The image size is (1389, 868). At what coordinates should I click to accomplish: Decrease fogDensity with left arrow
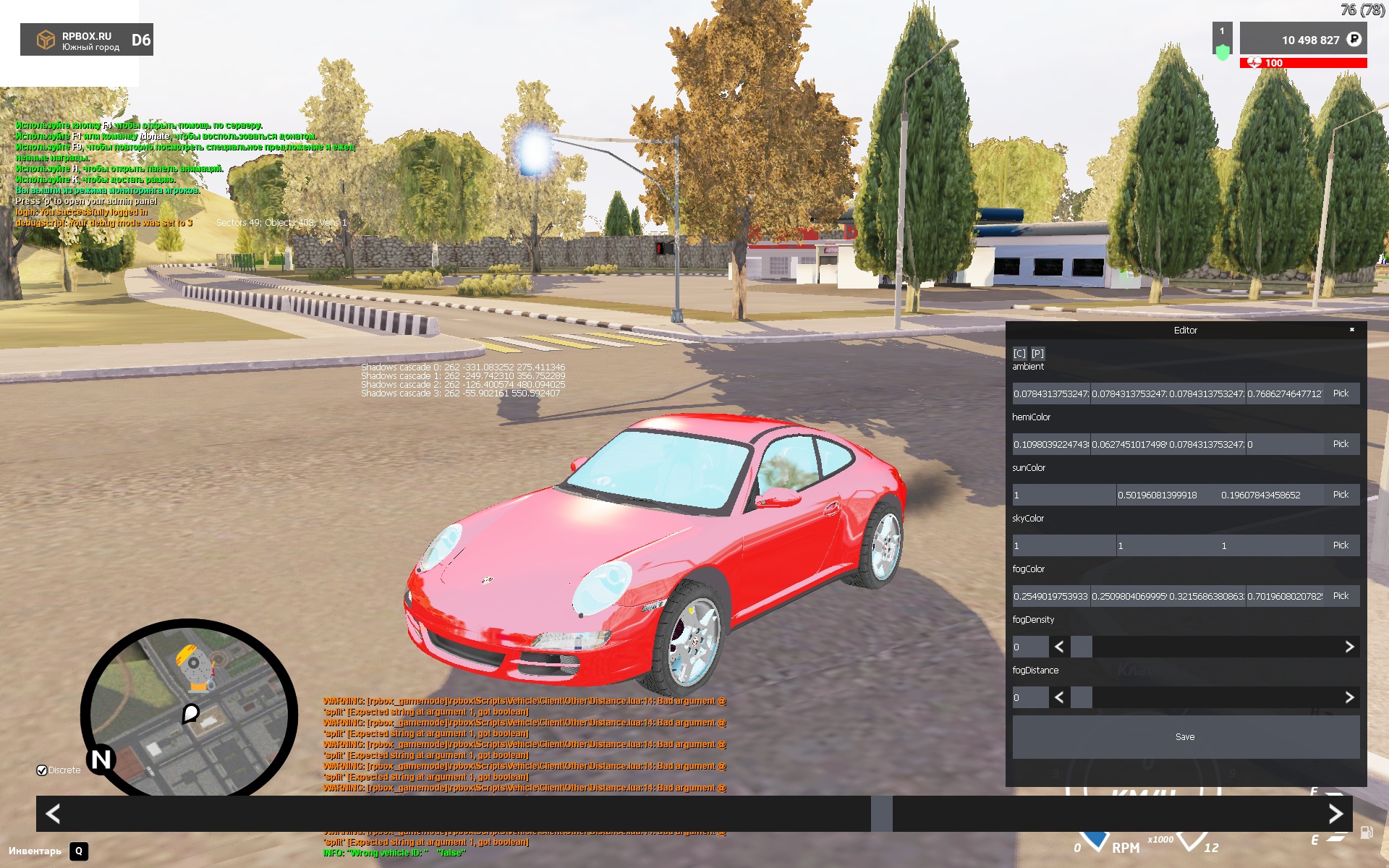pos(1059,647)
